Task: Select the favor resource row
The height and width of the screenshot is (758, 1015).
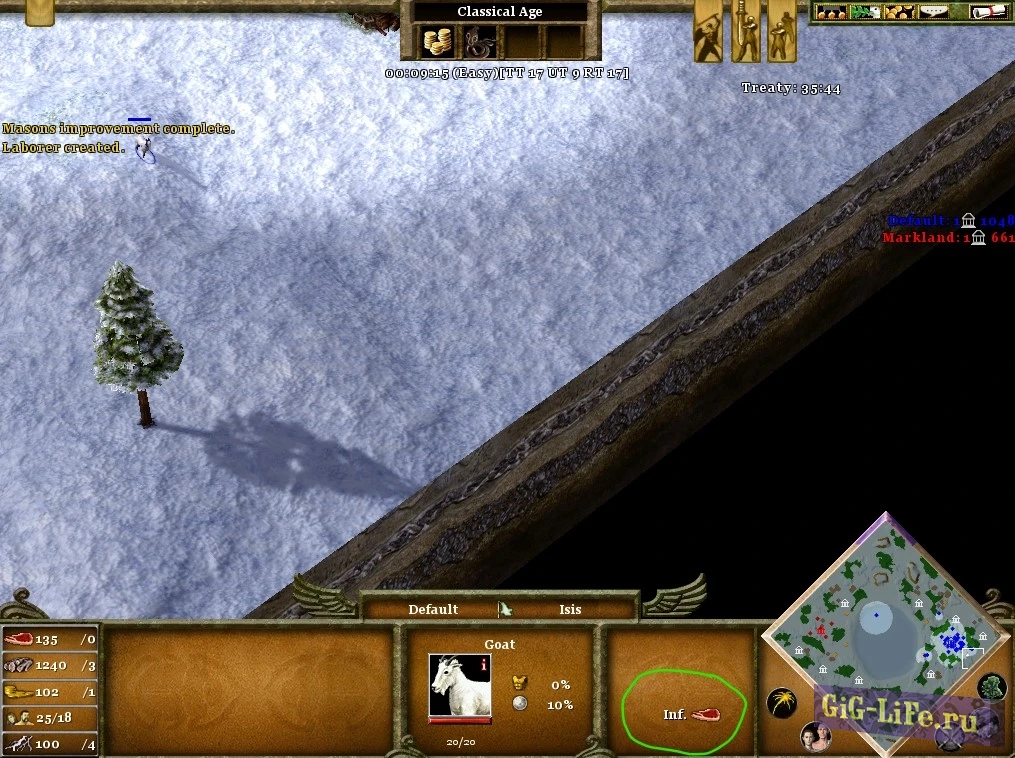Action: [x=50, y=744]
